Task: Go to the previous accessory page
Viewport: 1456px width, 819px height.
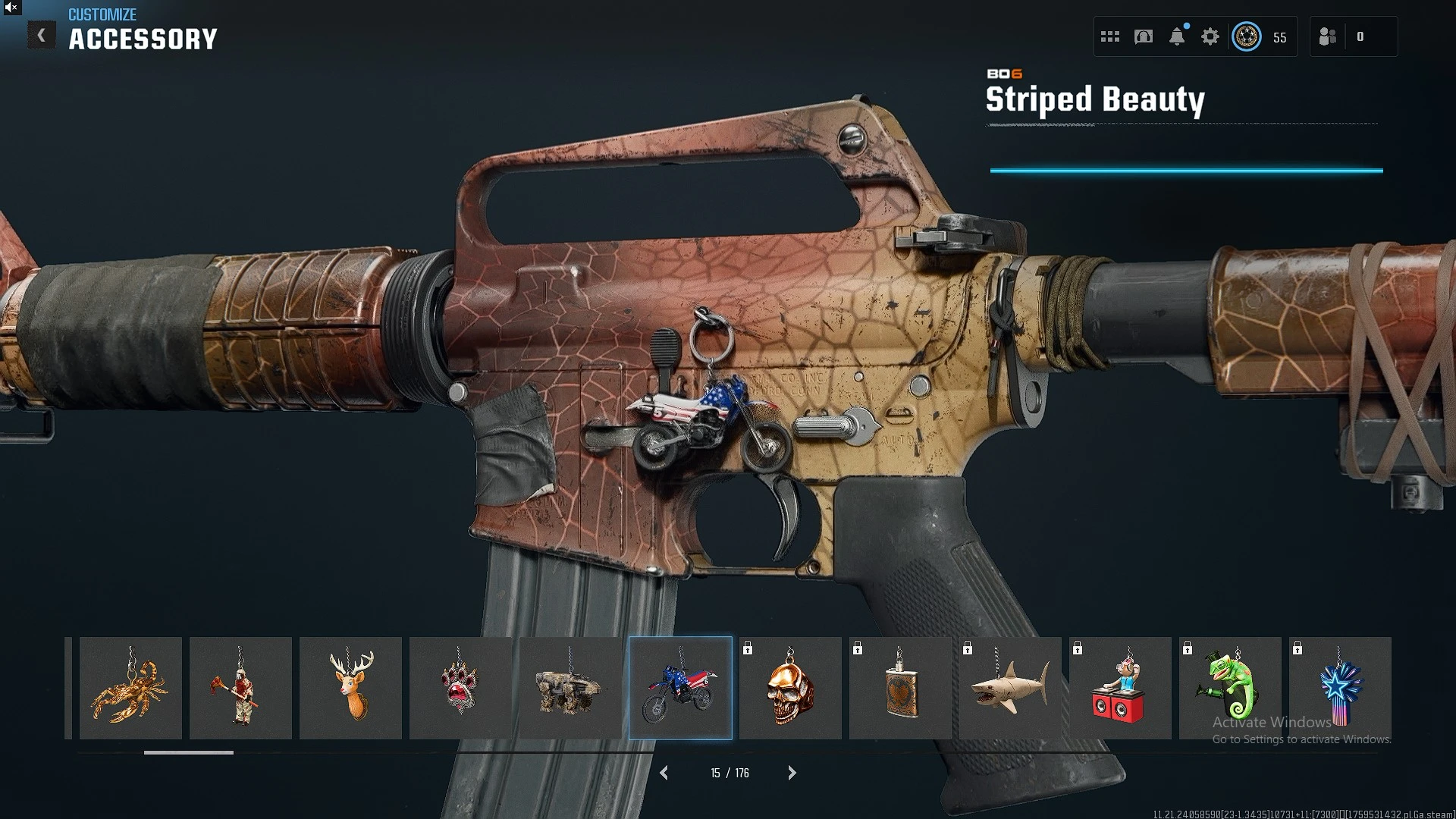Action: coord(664,773)
